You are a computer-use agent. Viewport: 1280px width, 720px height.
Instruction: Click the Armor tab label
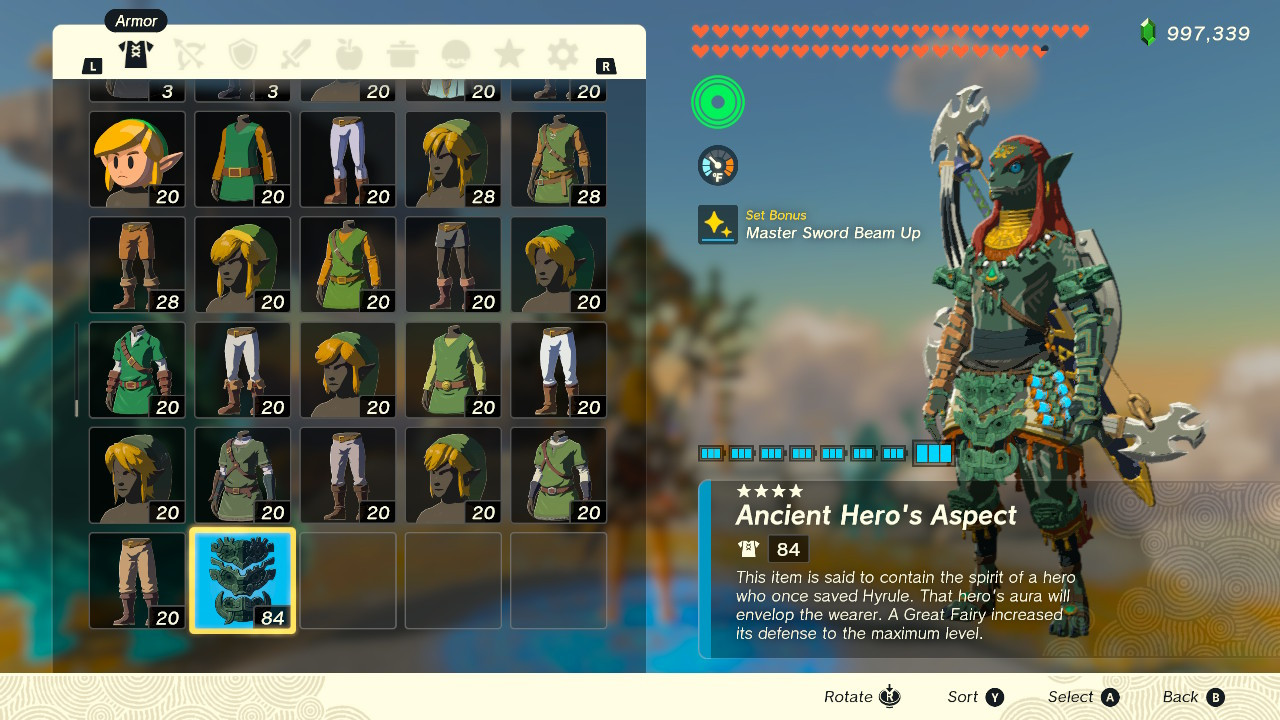point(135,20)
